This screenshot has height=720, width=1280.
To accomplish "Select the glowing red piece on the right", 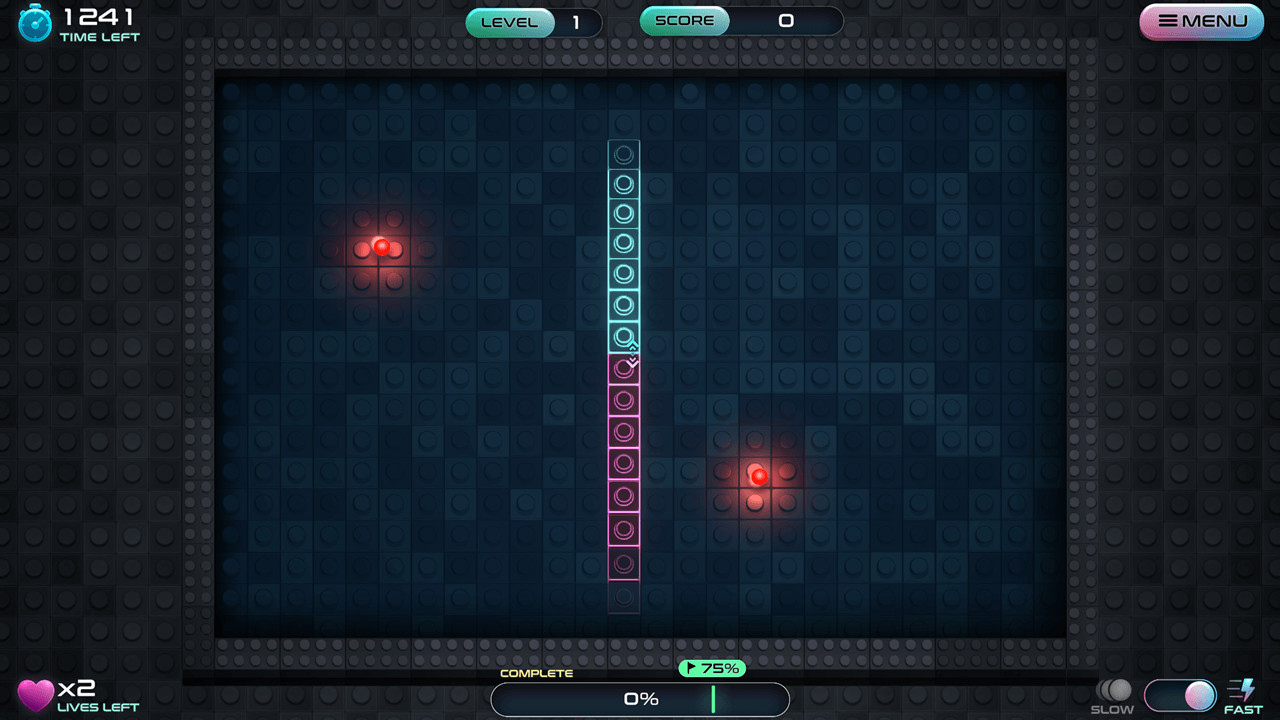I will tap(758, 477).
